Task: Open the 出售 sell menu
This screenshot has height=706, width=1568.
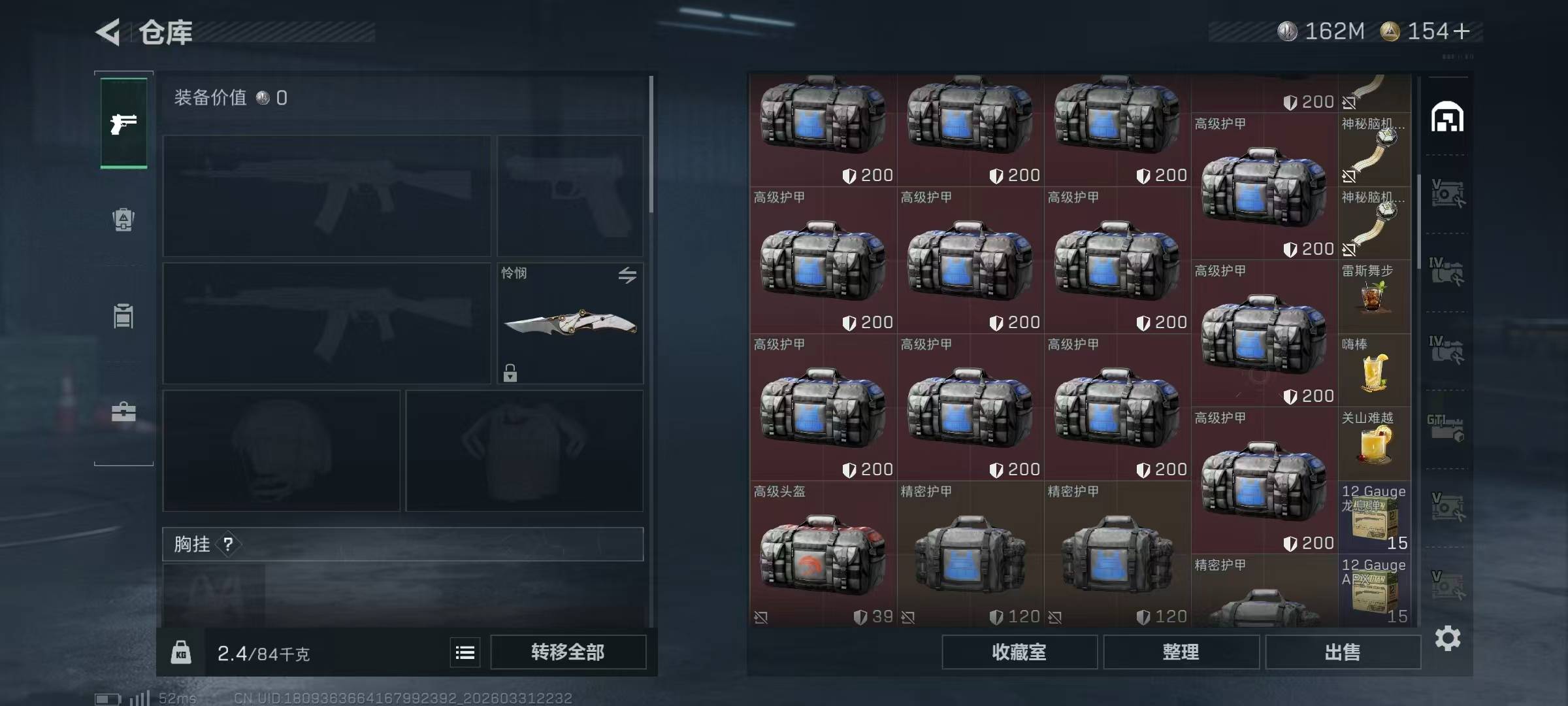Action: [x=1343, y=652]
